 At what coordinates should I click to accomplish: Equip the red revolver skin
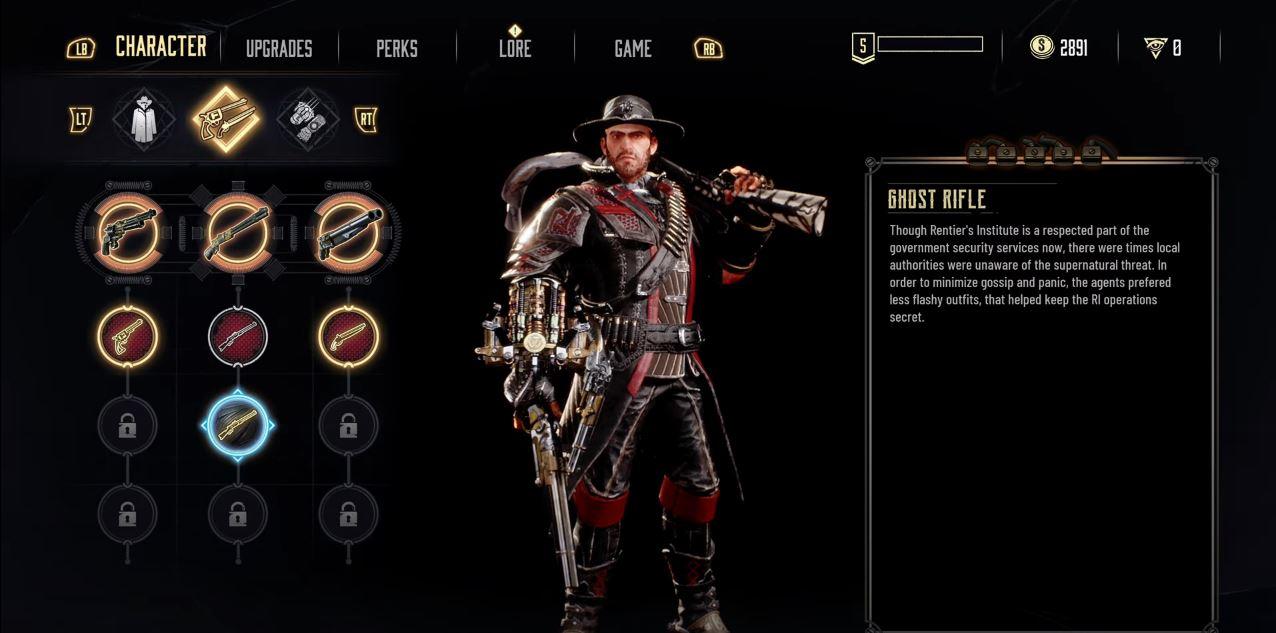pos(128,336)
